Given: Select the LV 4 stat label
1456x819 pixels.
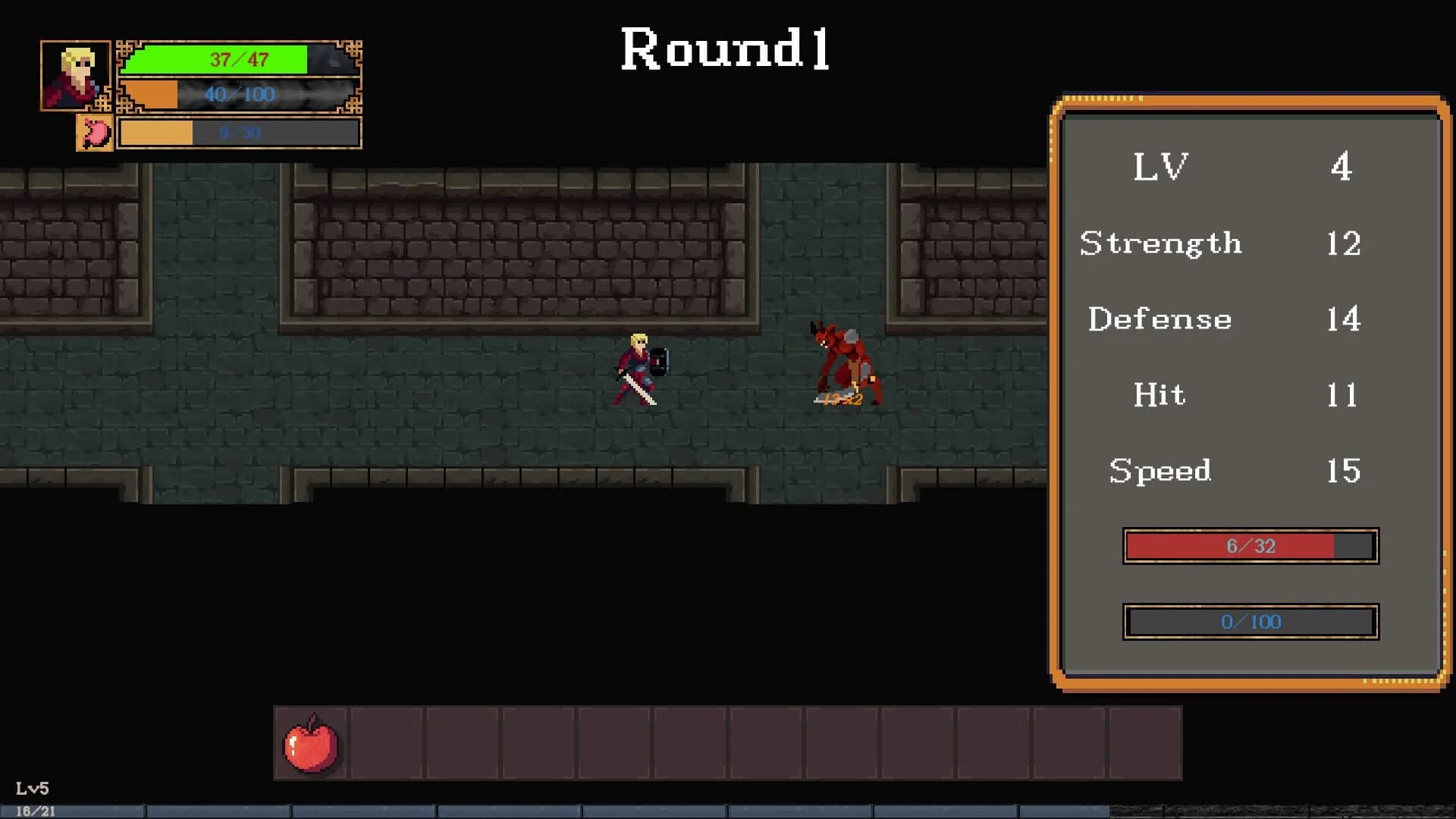Looking at the screenshot, I should (1159, 167).
